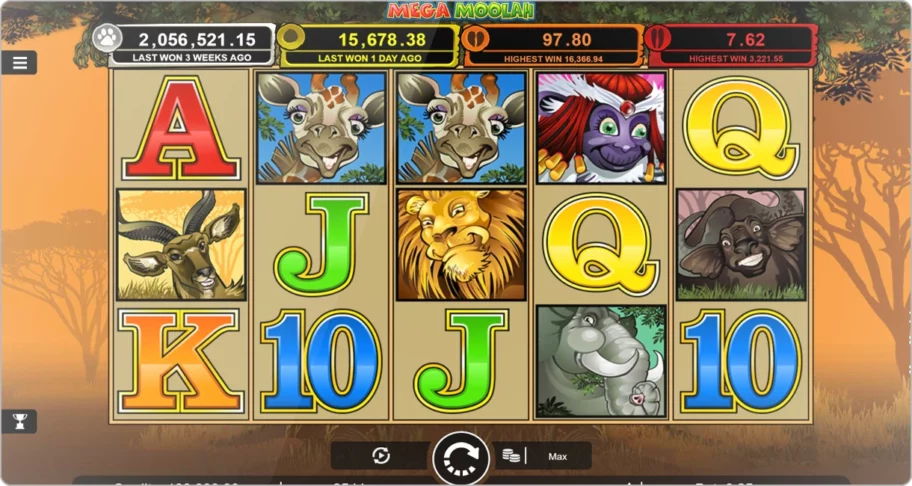Open bet settings via coin stack icon
This screenshot has width=912, height=486.
[x=511, y=456]
